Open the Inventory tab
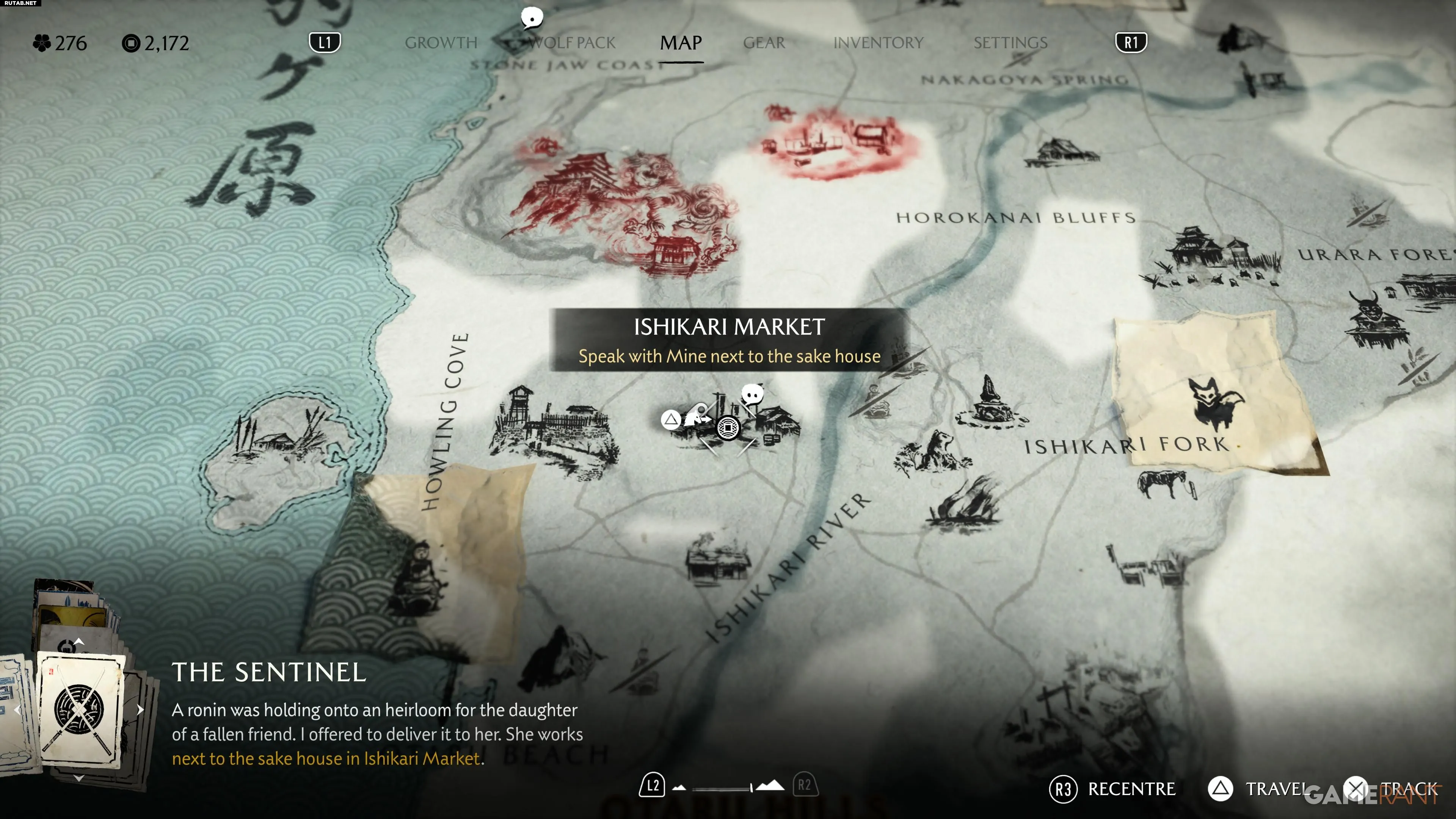The width and height of the screenshot is (1456, 819). 878,43
